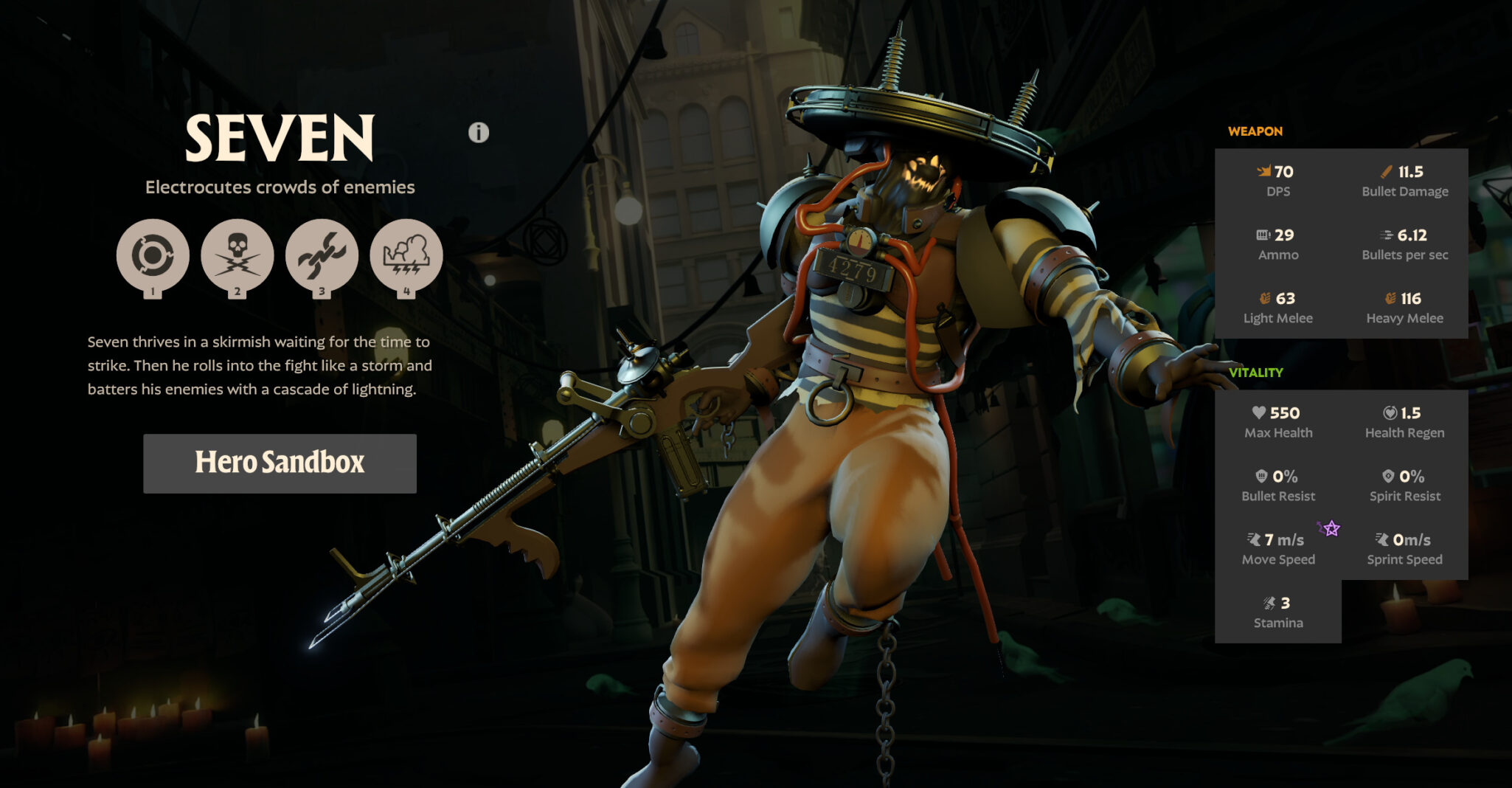The height and width of the screenshot is (788, 1512).
Task: Show hero info via the i icon
Action: (x=479, y=133)
